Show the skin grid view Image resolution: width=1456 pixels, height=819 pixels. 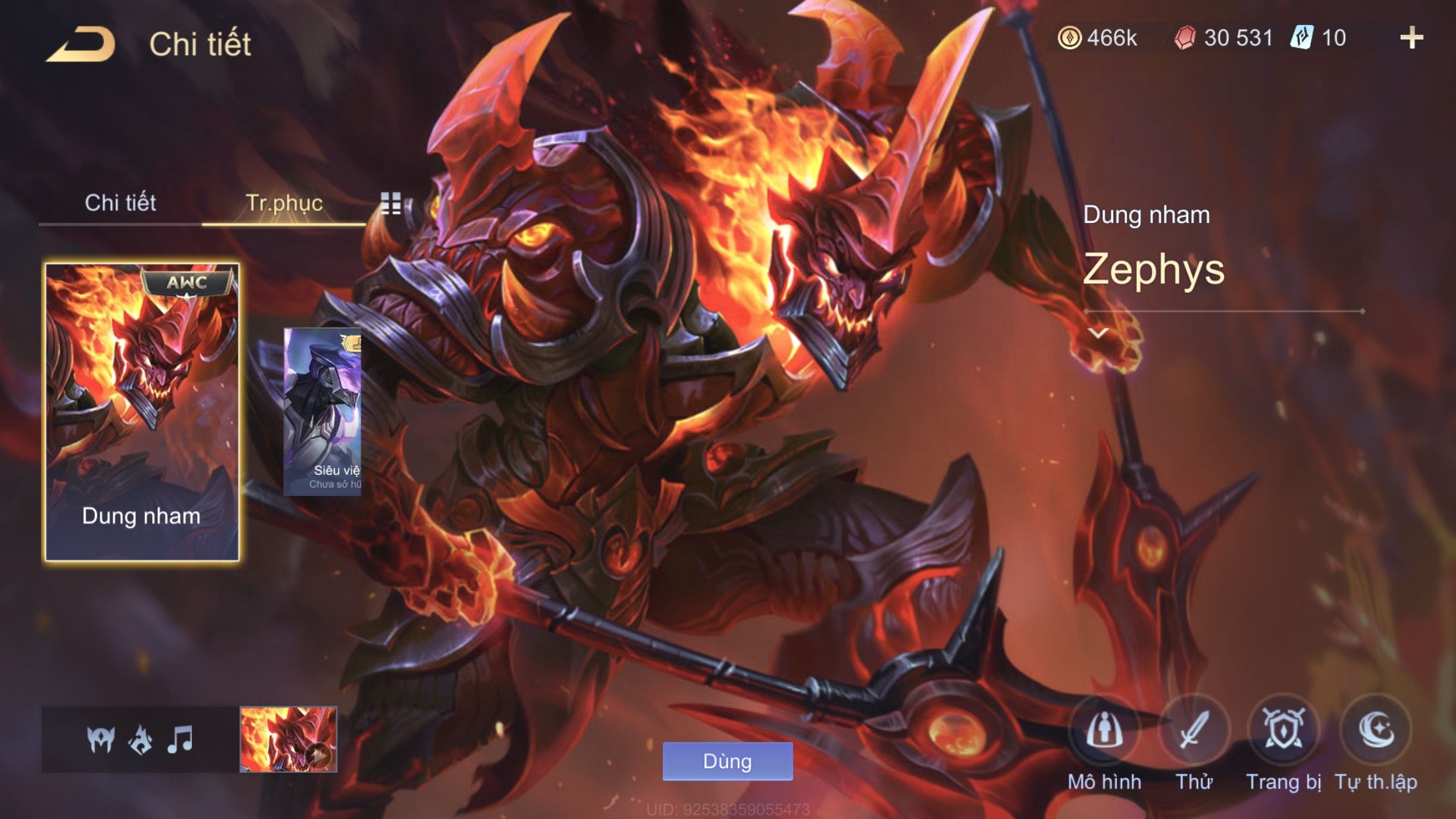pos(391,203)
